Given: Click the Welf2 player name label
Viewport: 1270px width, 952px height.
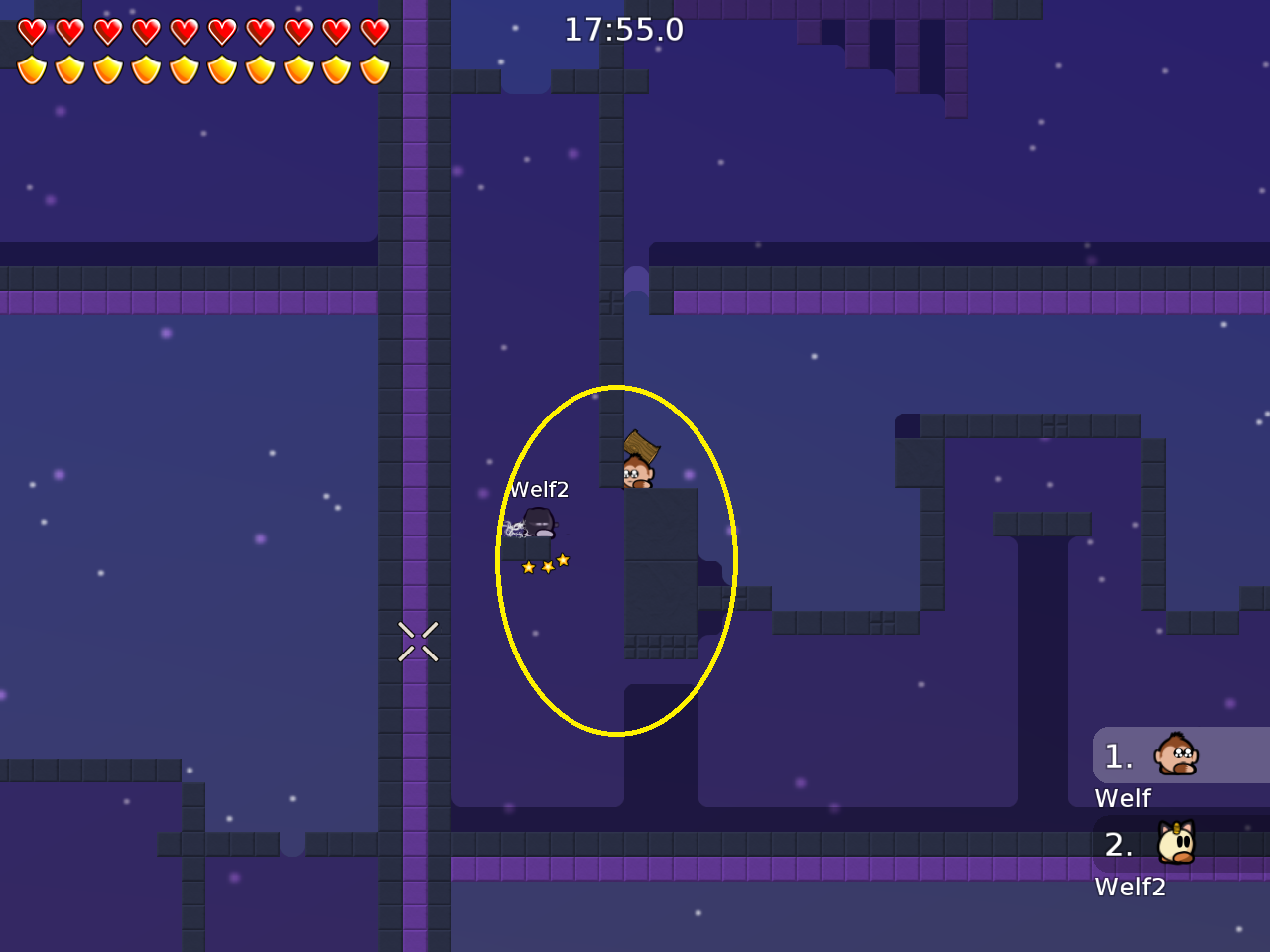Looking at the screenshot, I should pyautogui.click(x=540, y=488).
